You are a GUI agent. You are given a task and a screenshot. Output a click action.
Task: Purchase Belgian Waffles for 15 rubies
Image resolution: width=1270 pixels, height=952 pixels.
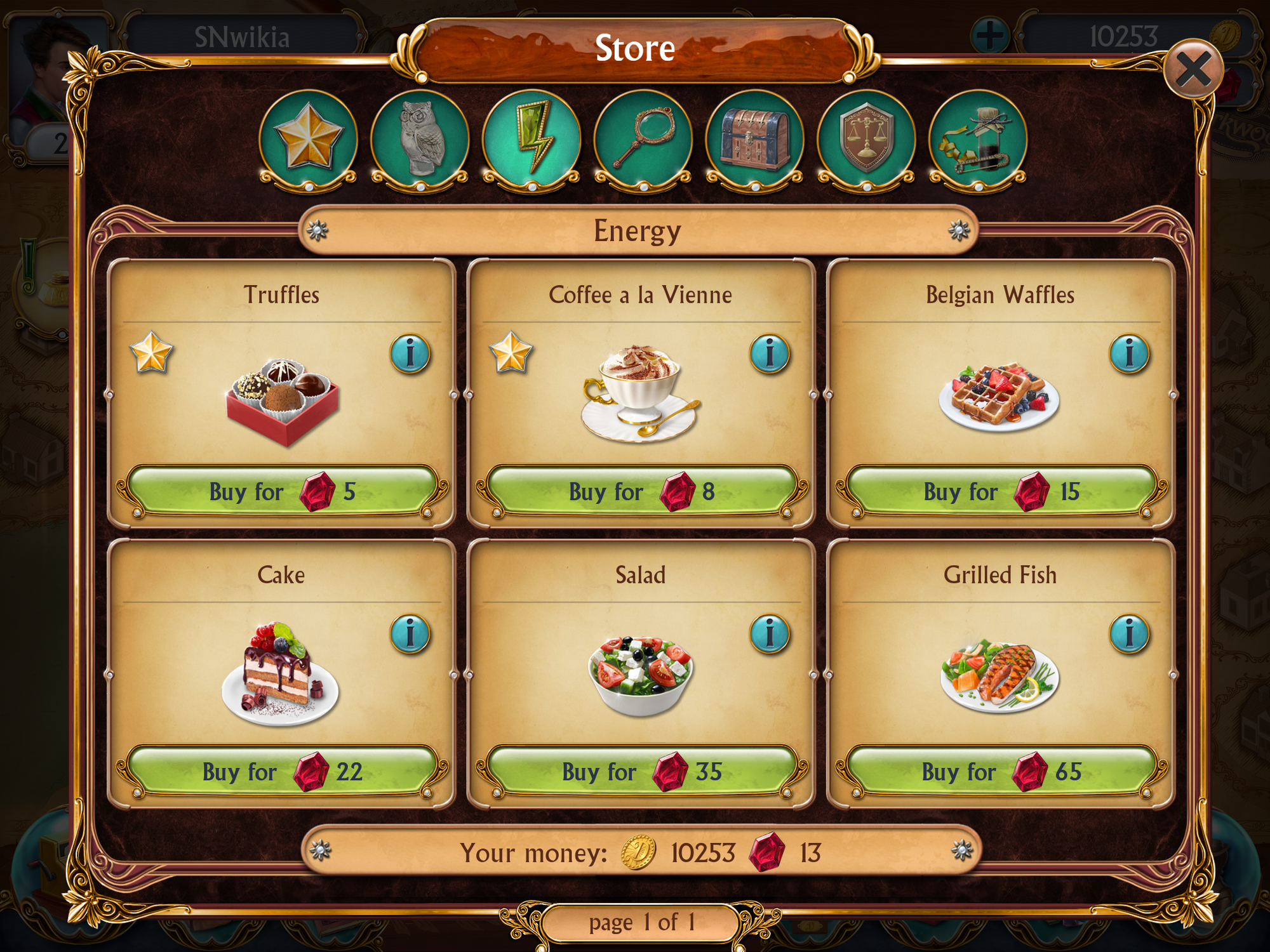coord(1001,492)
